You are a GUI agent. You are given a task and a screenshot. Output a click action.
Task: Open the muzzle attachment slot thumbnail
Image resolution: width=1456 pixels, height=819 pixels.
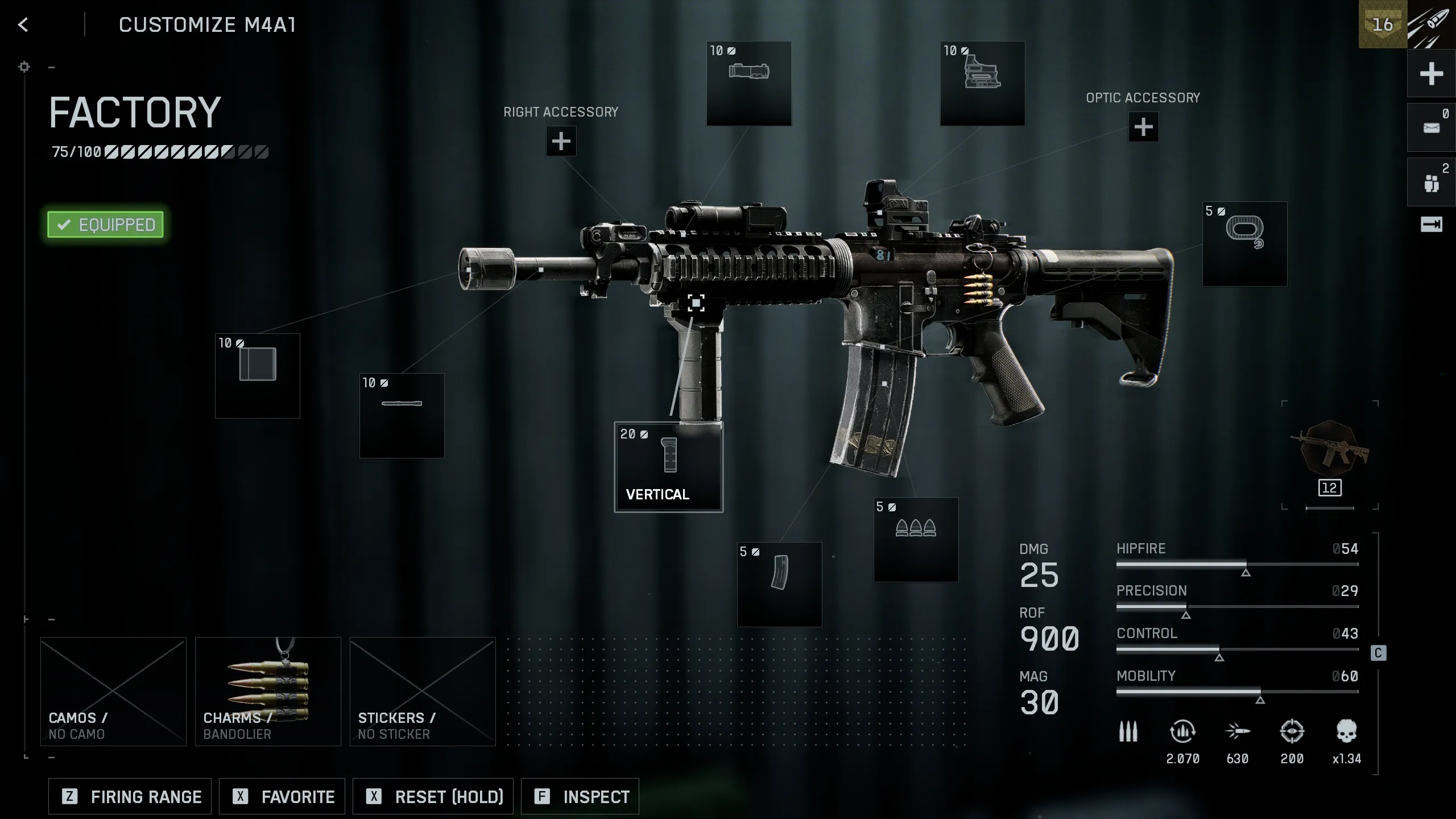click(257, 375)
